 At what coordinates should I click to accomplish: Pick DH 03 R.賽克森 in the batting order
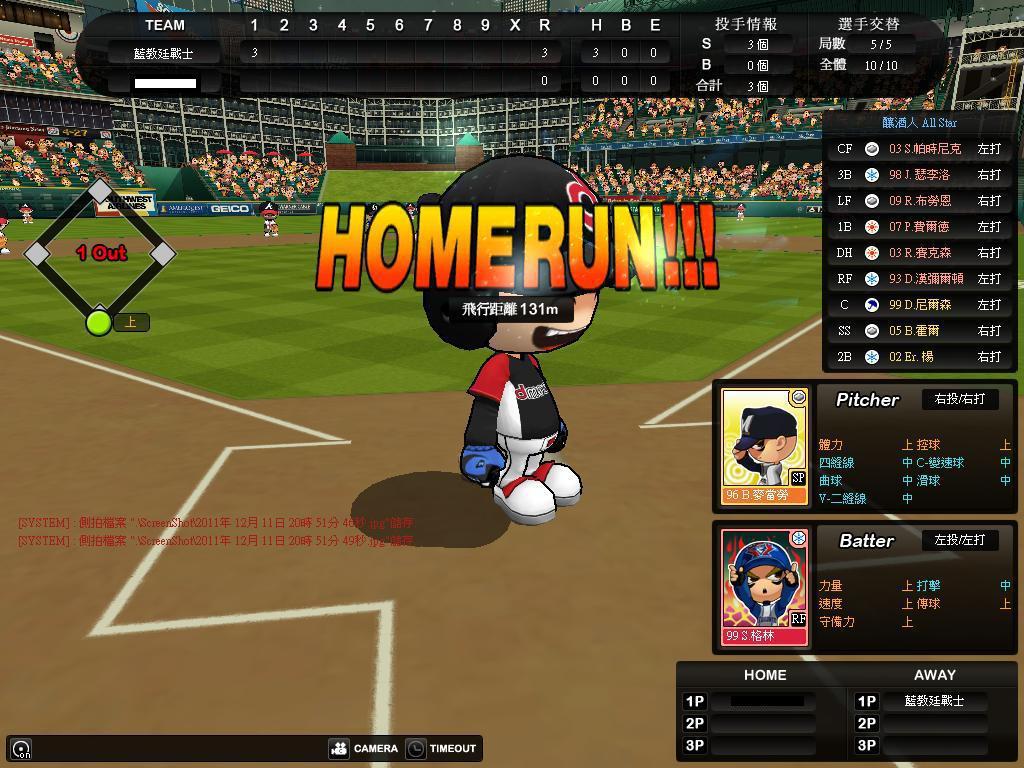[x=920, y=253]
